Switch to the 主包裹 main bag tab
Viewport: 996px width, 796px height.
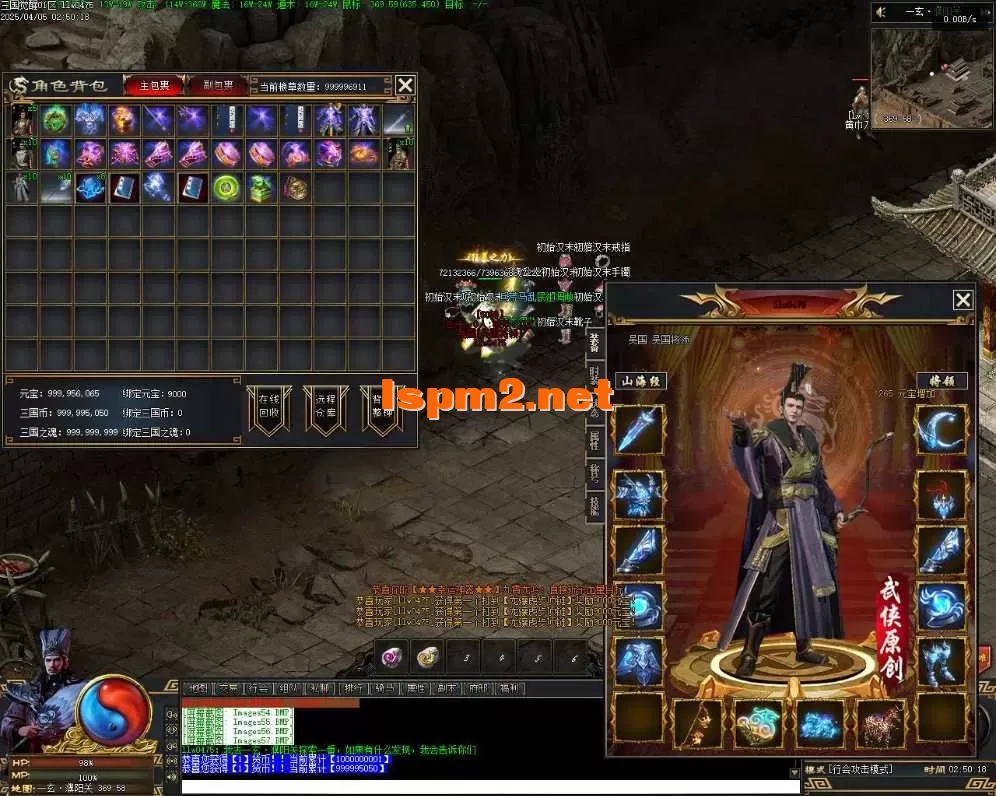154,85
